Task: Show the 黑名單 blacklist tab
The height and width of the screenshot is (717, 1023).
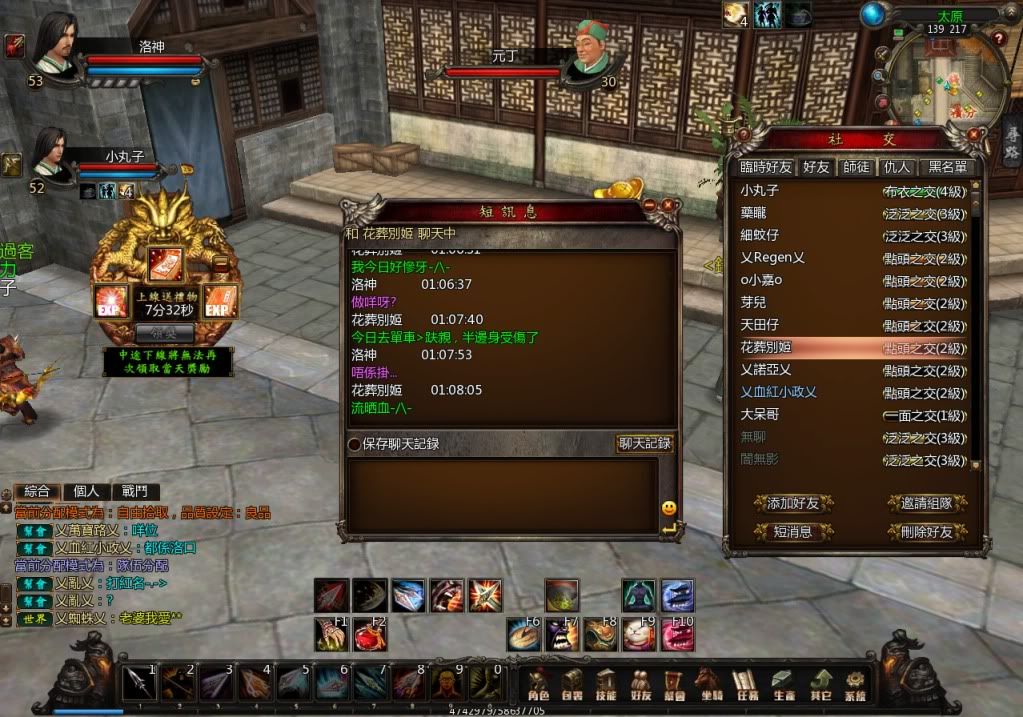Action: point(948,167)
